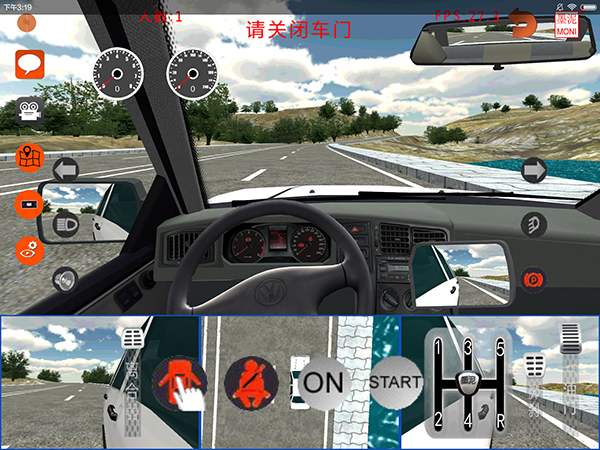The image size is (600, 450).
Task: Toggle the headlight button on the left
Action: click(66, 224)
